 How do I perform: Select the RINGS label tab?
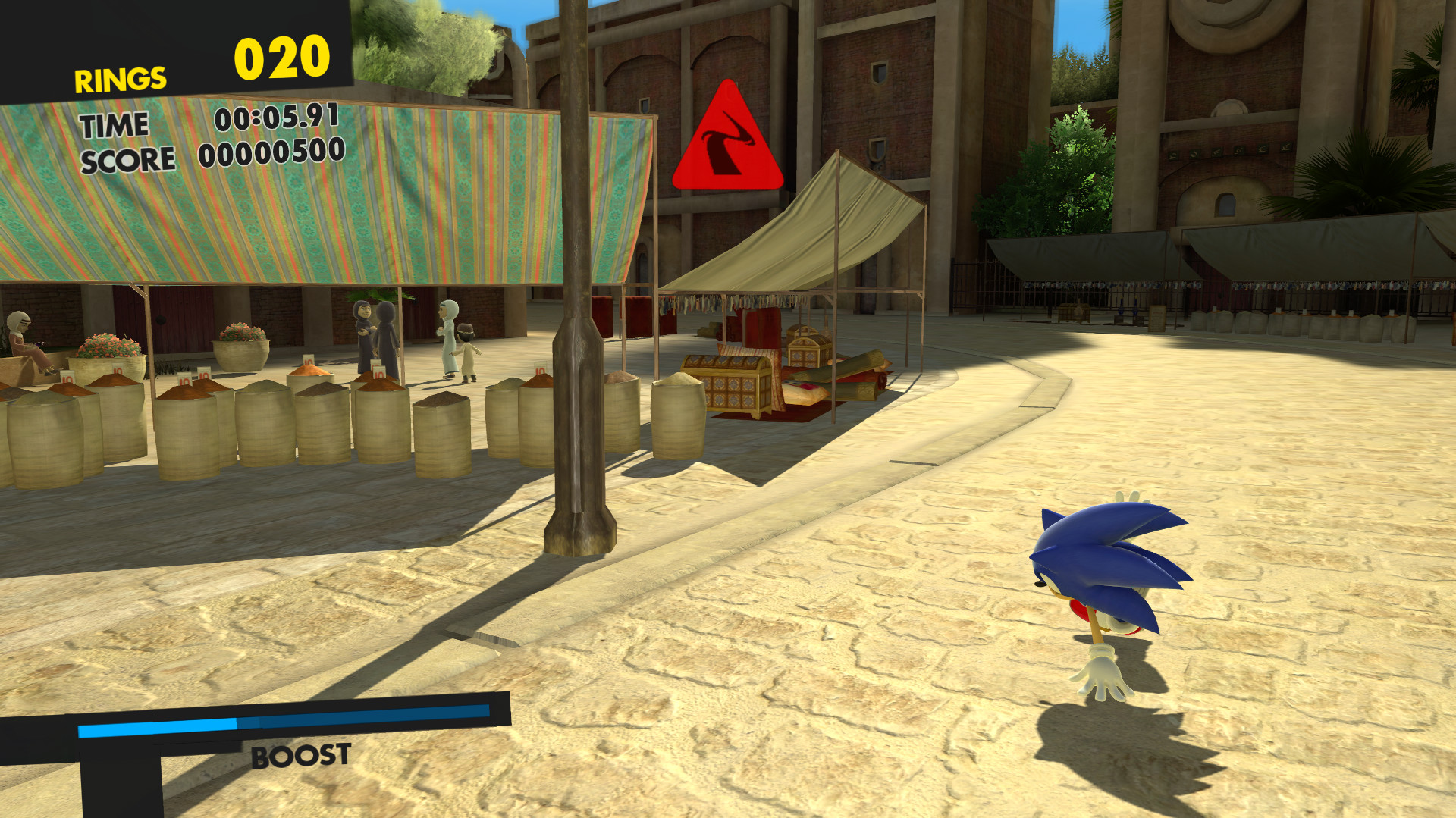click(x=119, y=78)
